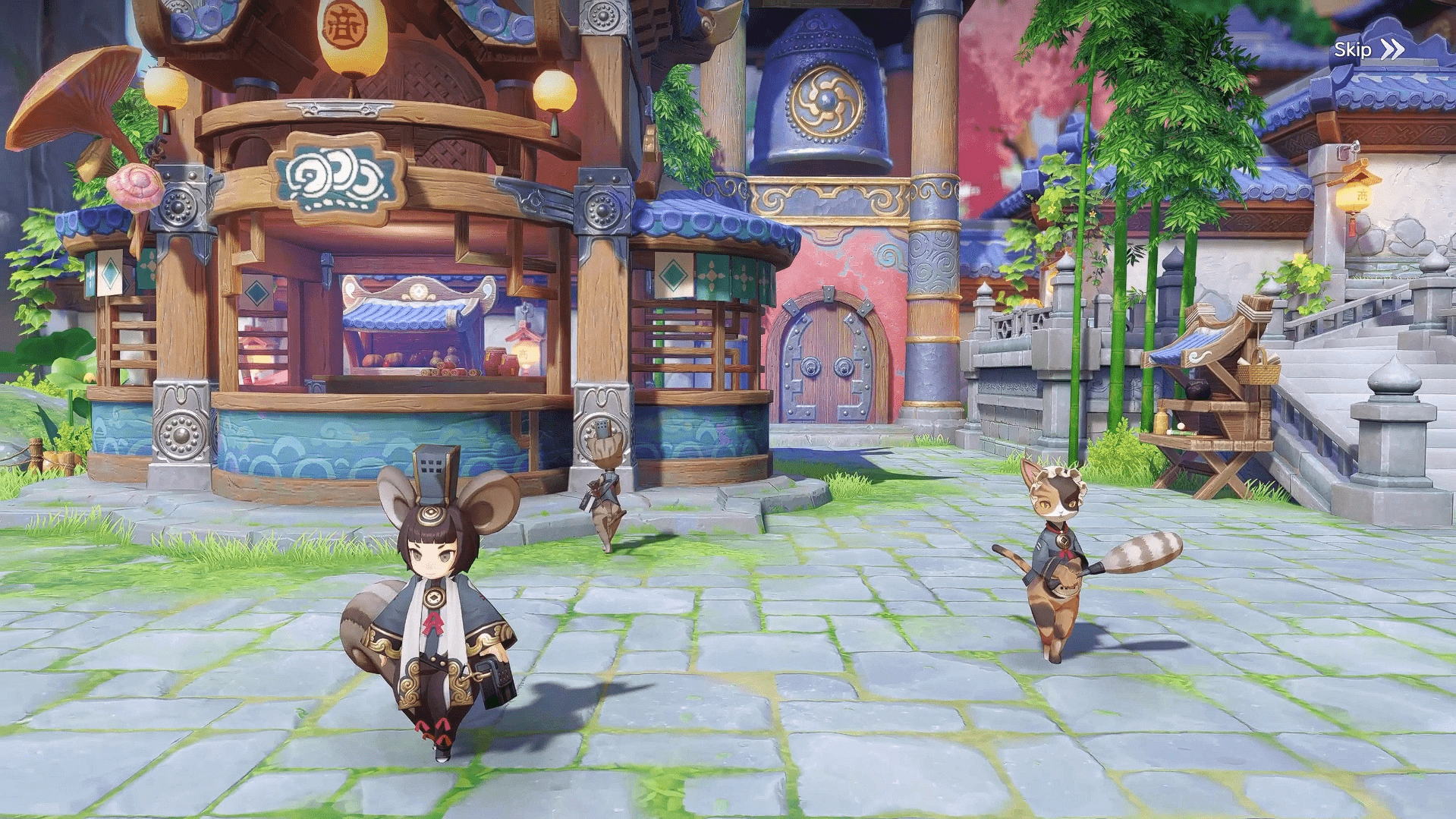Skip the cutscene
This screenshot has width=1456, height=819.
click(1368, 50)
